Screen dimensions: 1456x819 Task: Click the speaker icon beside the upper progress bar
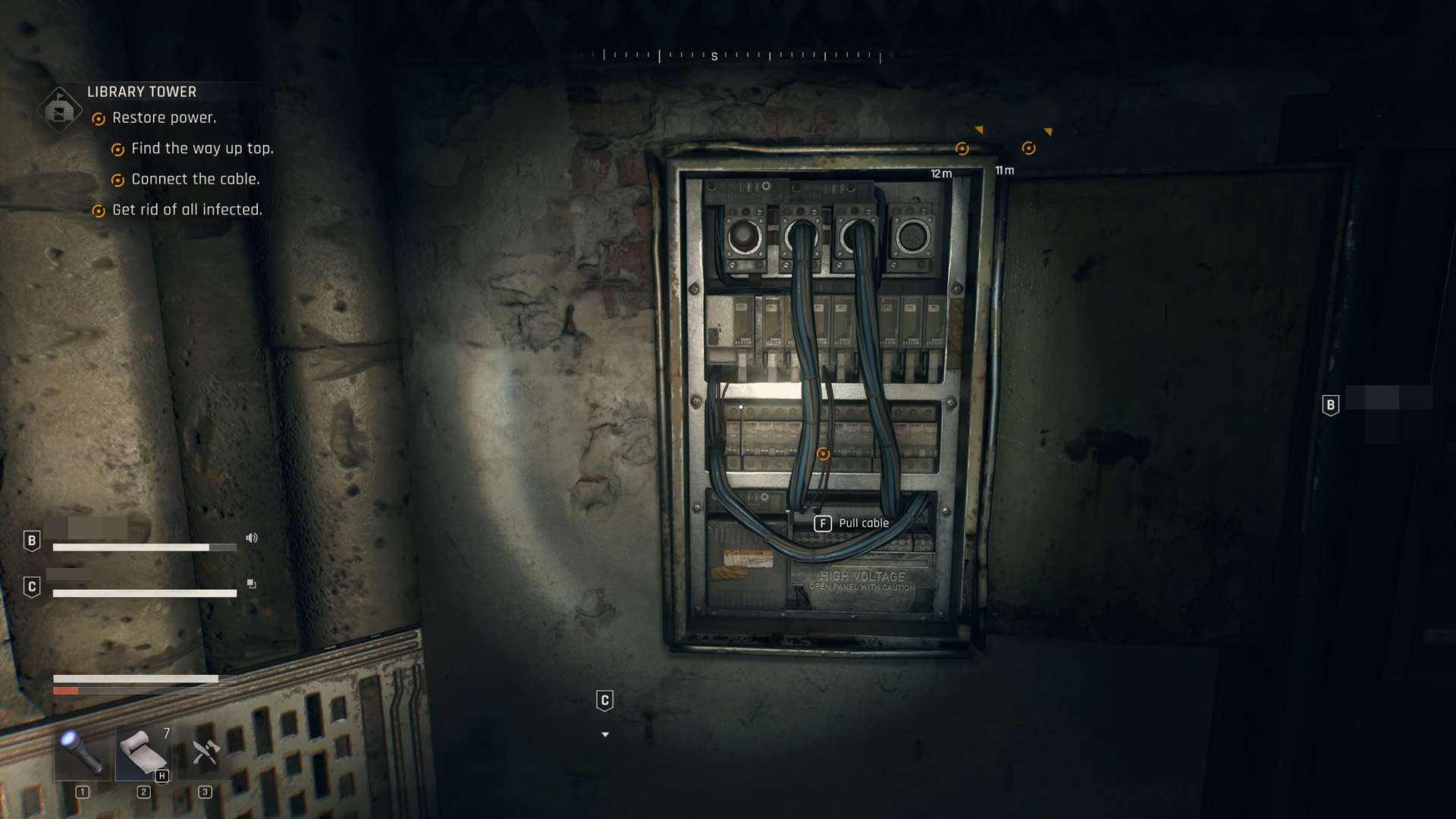pyautogui.click(x=252, y=538)
